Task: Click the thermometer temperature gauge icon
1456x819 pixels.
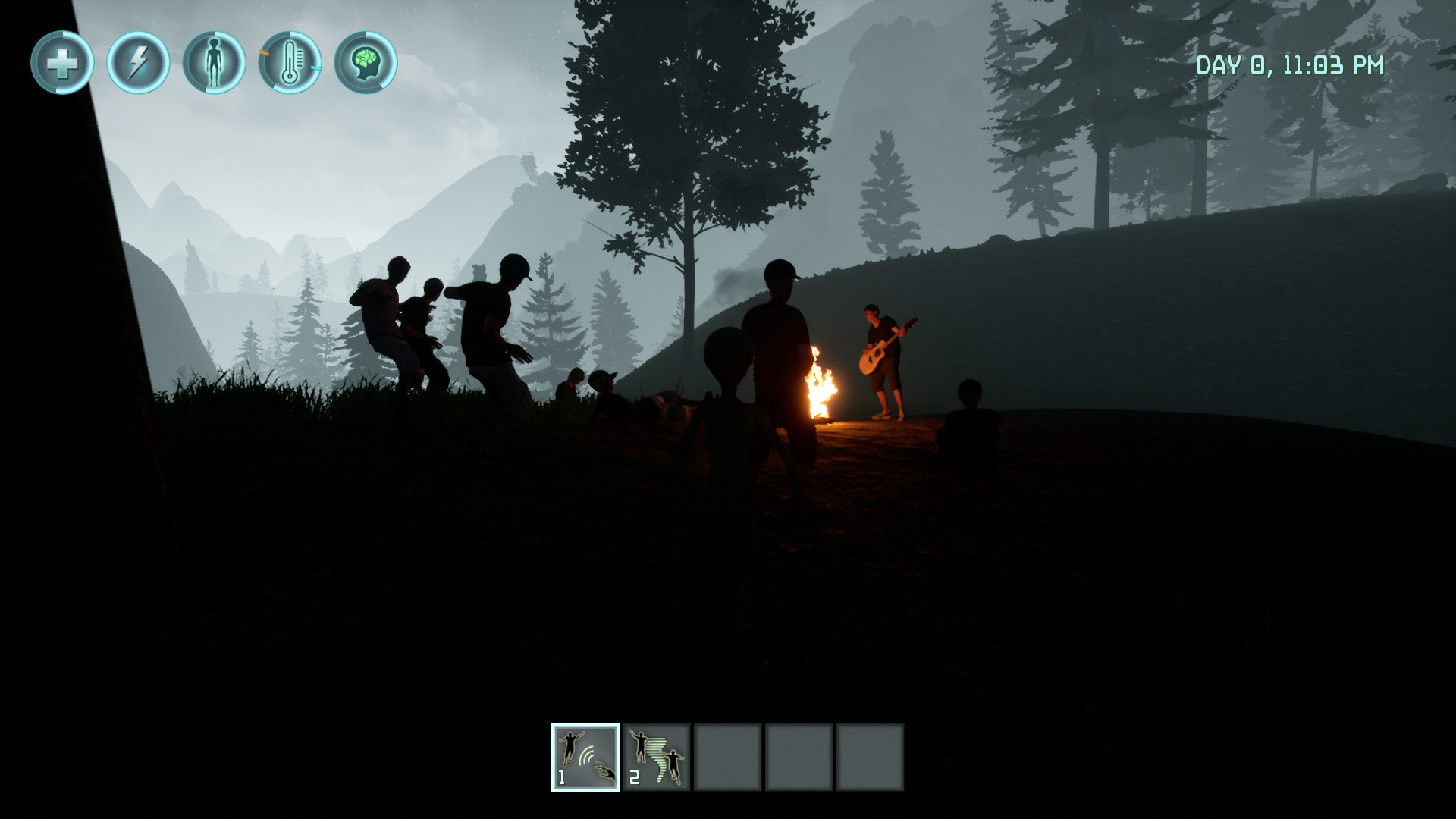Action: tap(291, 64)
